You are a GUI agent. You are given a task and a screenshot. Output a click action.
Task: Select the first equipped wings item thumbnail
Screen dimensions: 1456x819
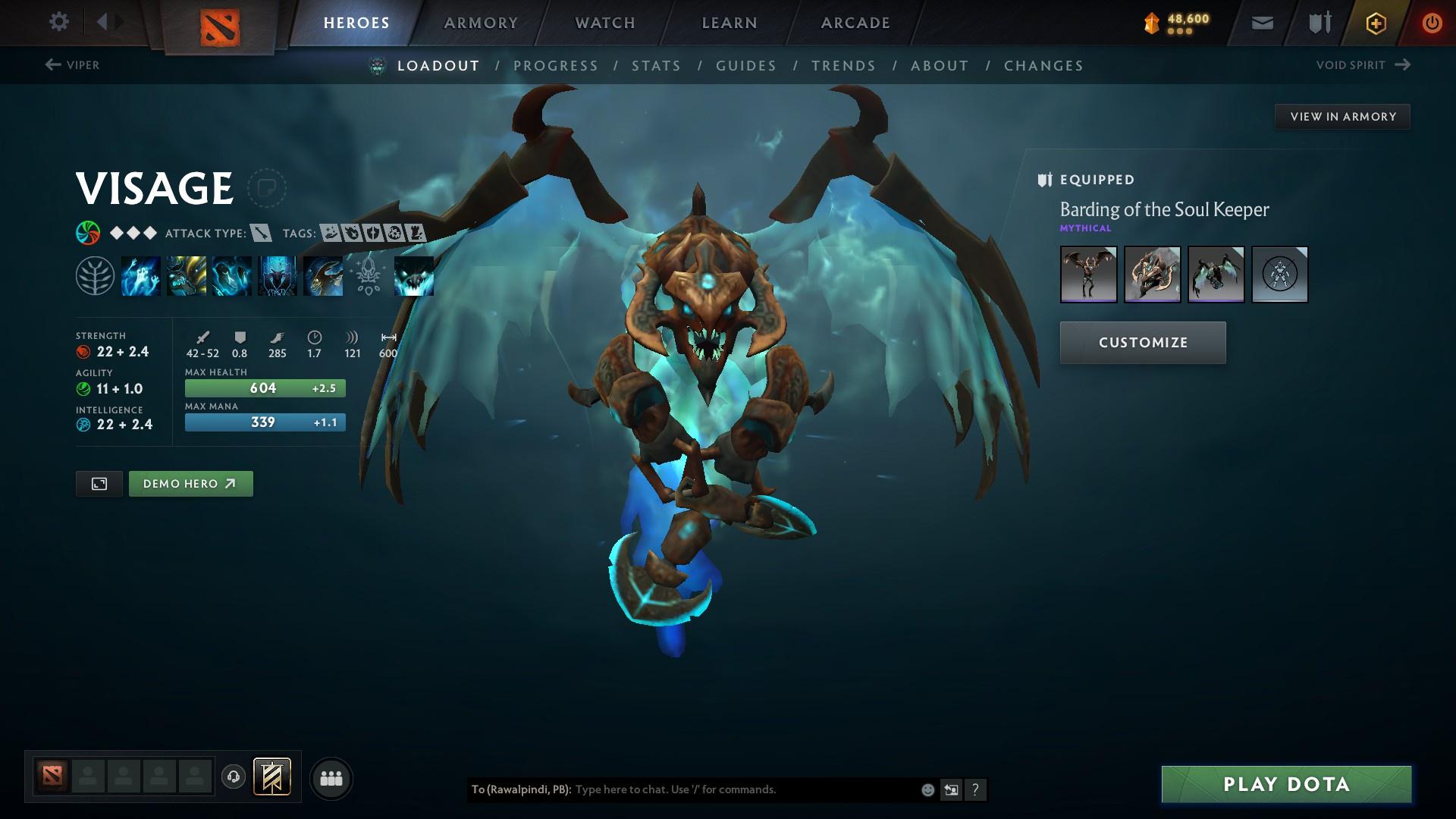(x=1088, y=275)
